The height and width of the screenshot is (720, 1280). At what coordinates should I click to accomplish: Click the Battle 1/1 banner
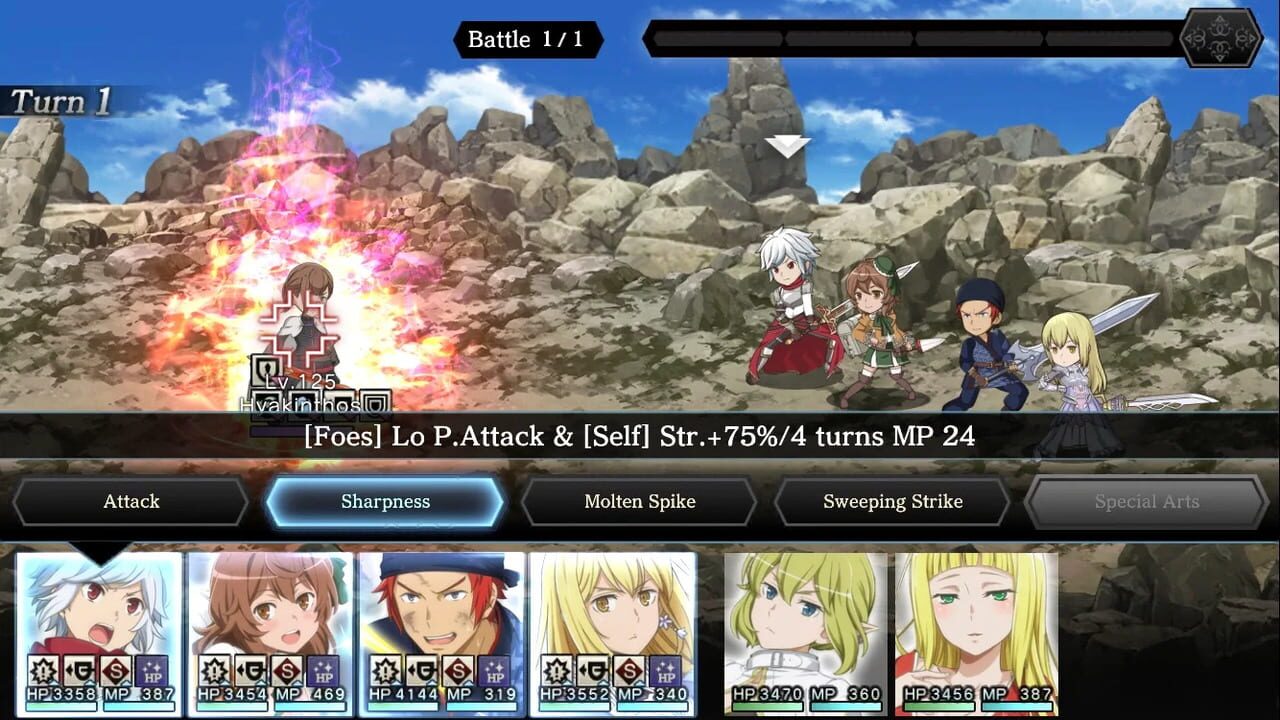pos(527,40)
